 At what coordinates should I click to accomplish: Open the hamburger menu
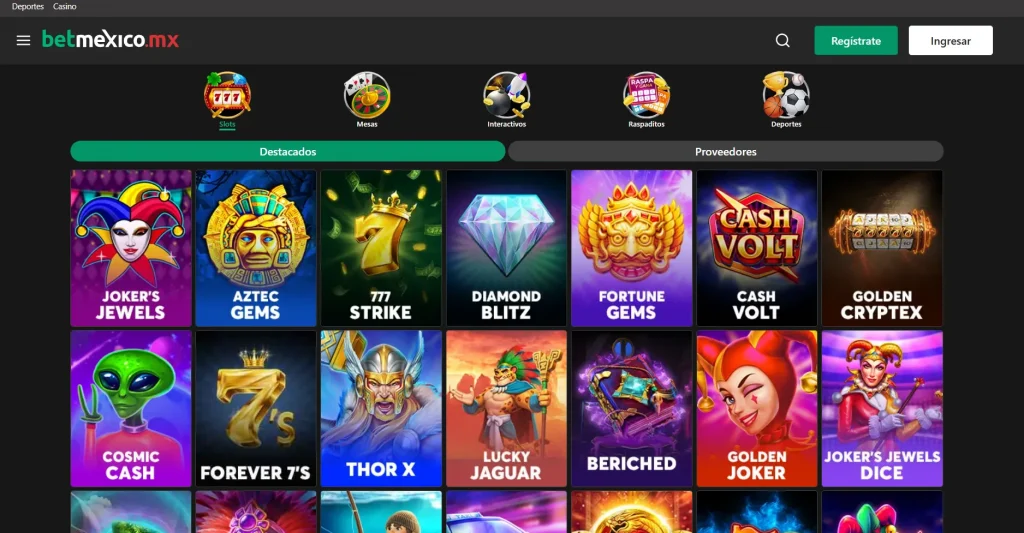24,41
